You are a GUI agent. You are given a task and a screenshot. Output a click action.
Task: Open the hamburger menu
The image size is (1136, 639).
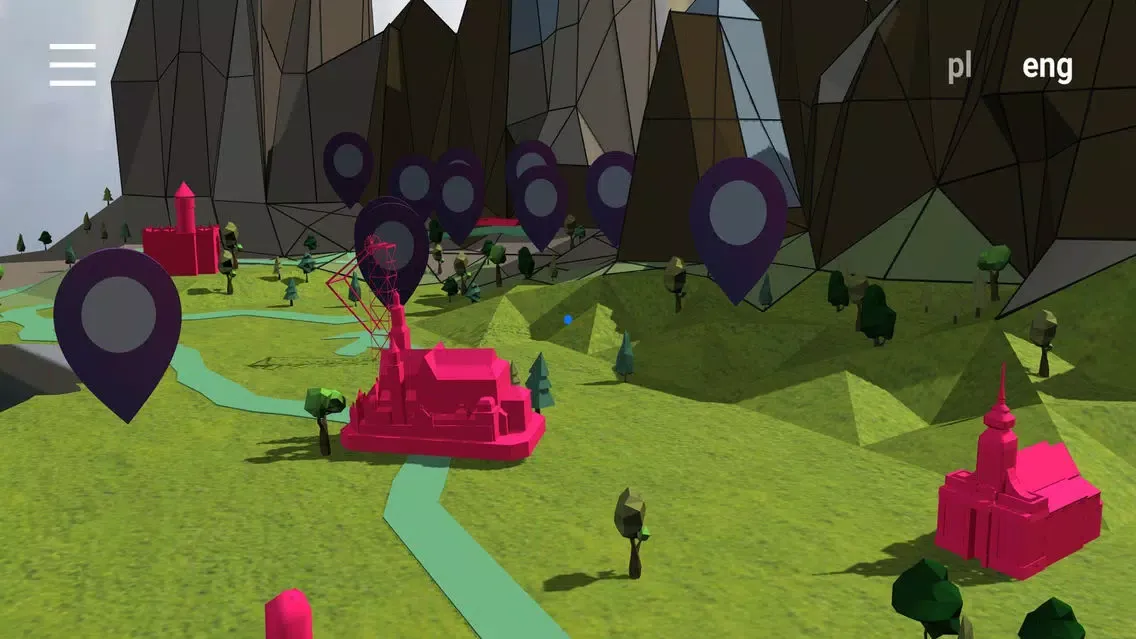coord(73,65)
